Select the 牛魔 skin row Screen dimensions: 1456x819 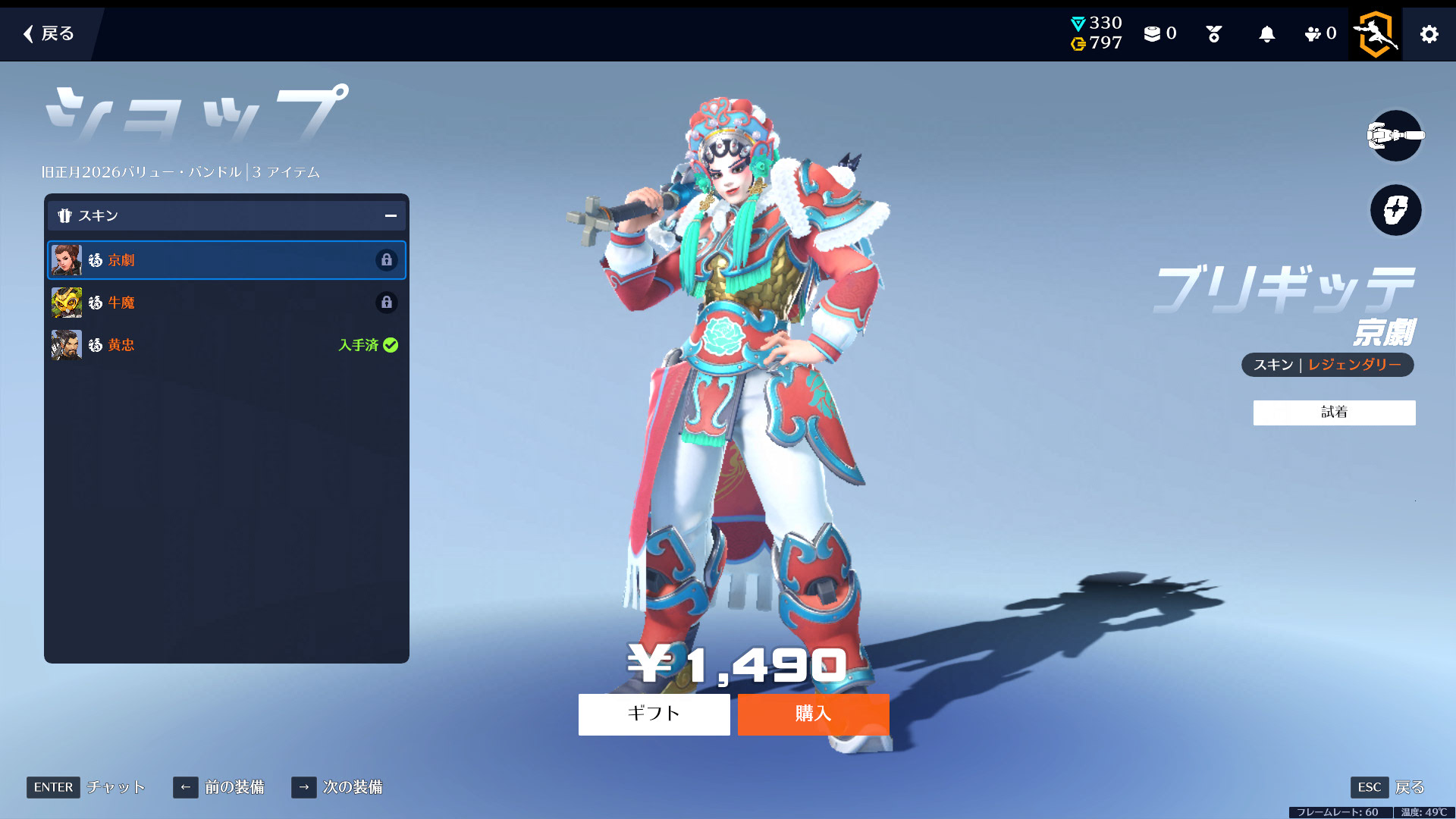[226, 303]
